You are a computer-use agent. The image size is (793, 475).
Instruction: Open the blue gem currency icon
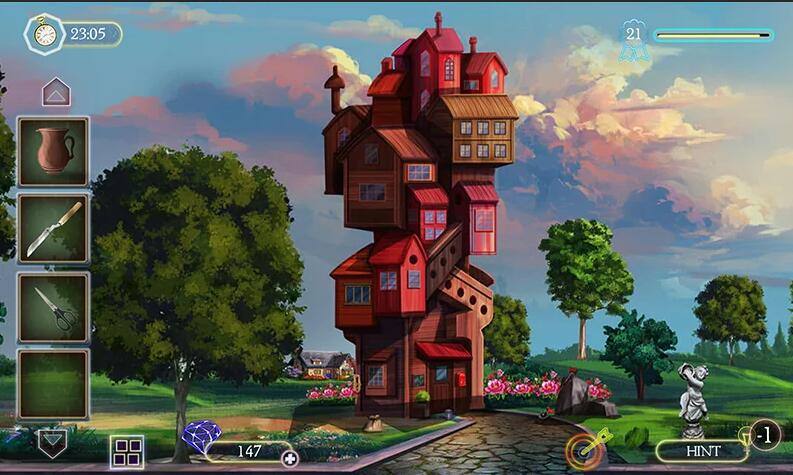[202, 439]
